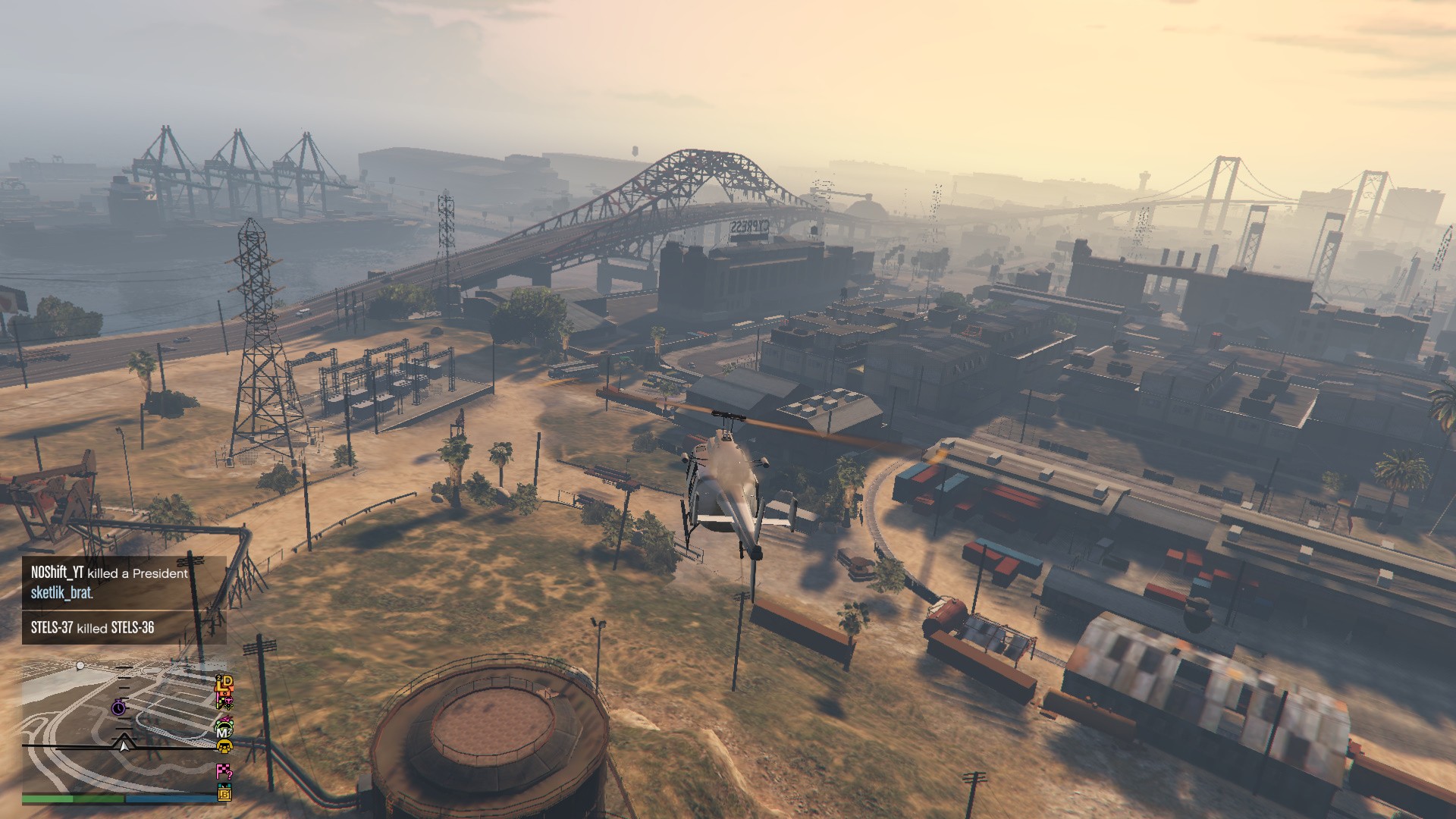The width and height of the screenshot is (1456, 819).
Task: Select the purple stopwatch time trial blip
Action: [x=119, y=708]
